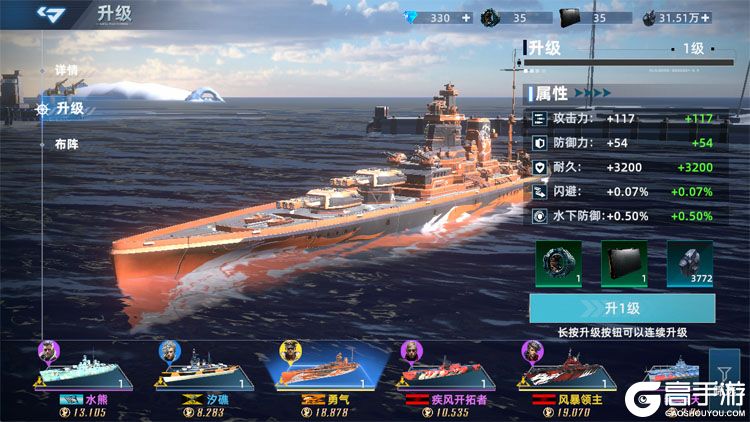Tap the 升1级 upgrade button
Screen dimensions: 750x422
click(622, 308)
